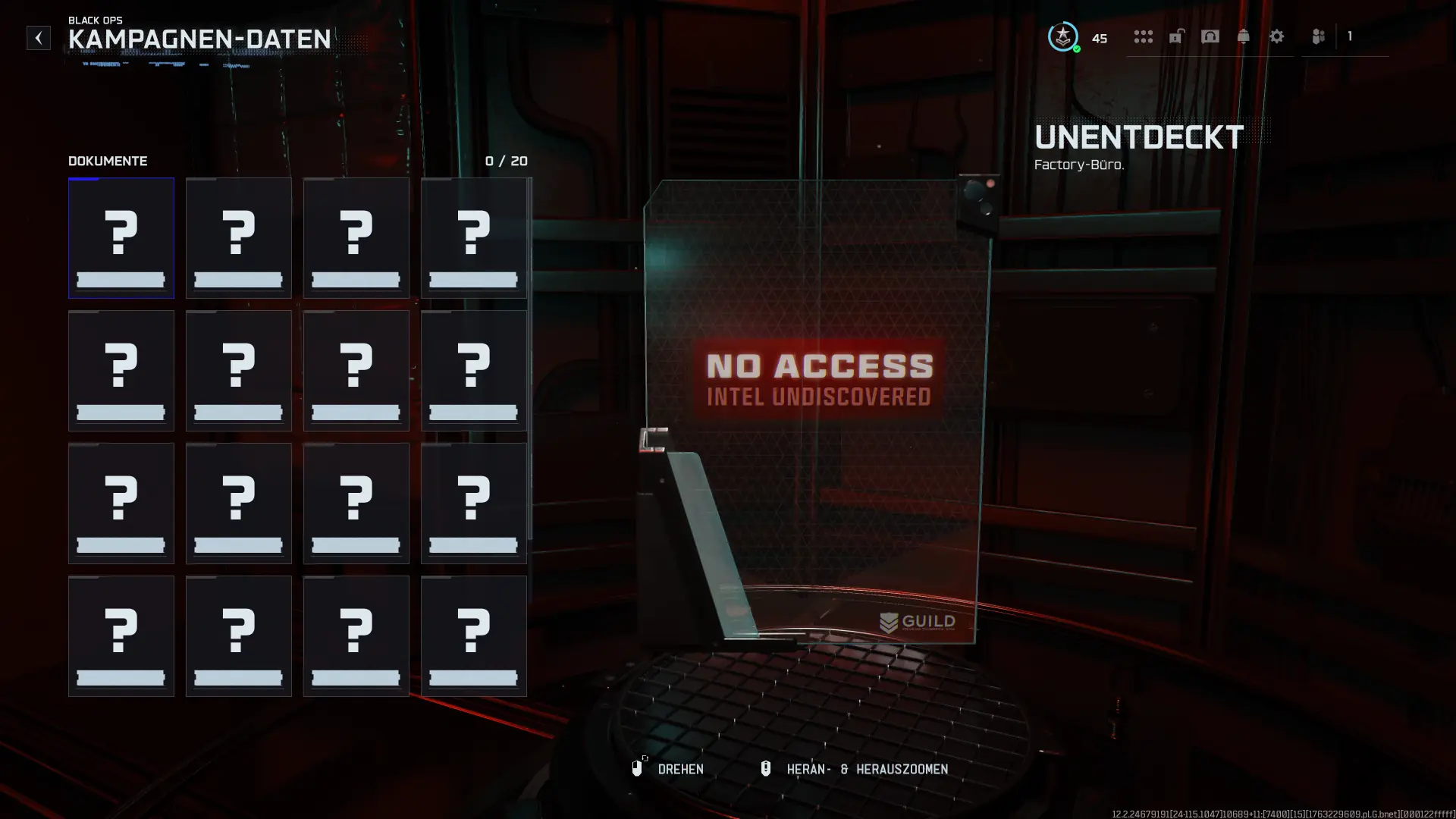Viewport: 1456px width, 819px height.
Task: Click the zoom mouse icon near HERAUSZOOMEN
Action: click(x=766, y=769)
